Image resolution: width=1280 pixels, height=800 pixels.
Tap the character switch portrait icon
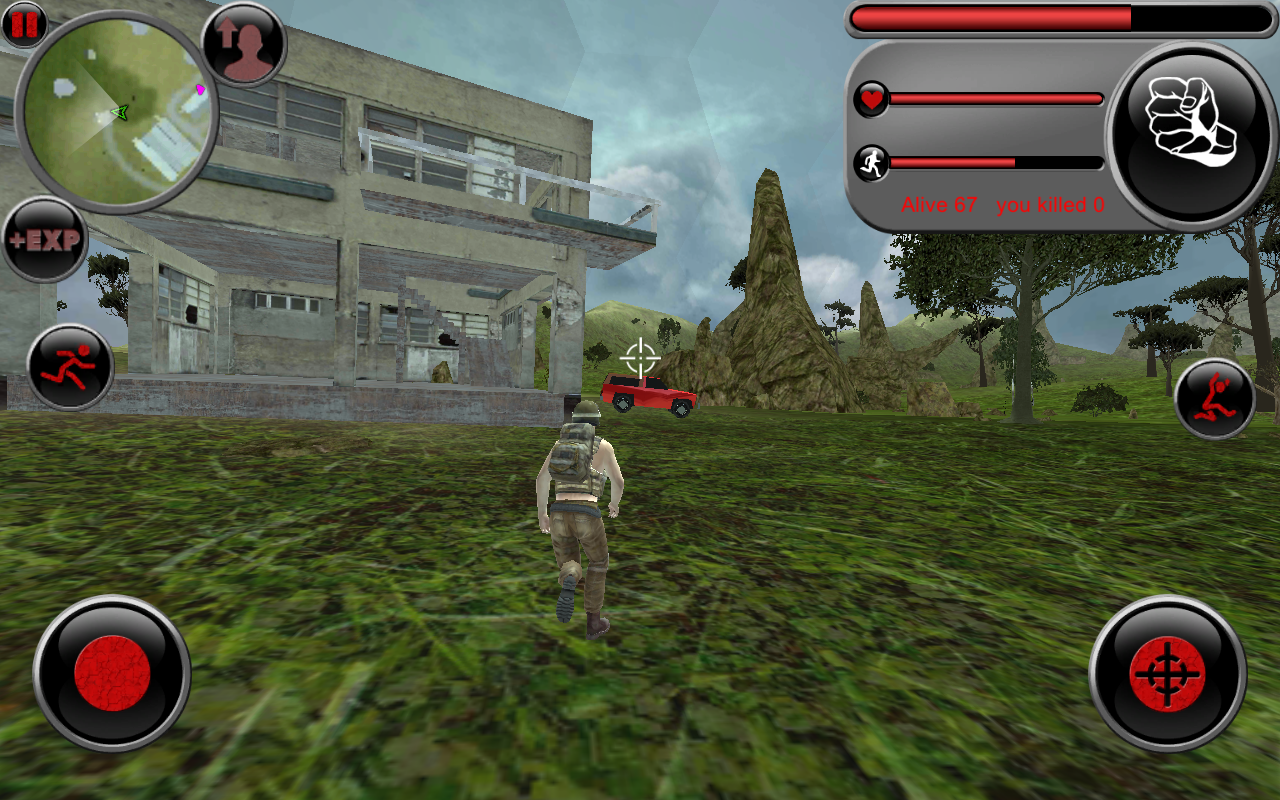[x=245, y=45]
